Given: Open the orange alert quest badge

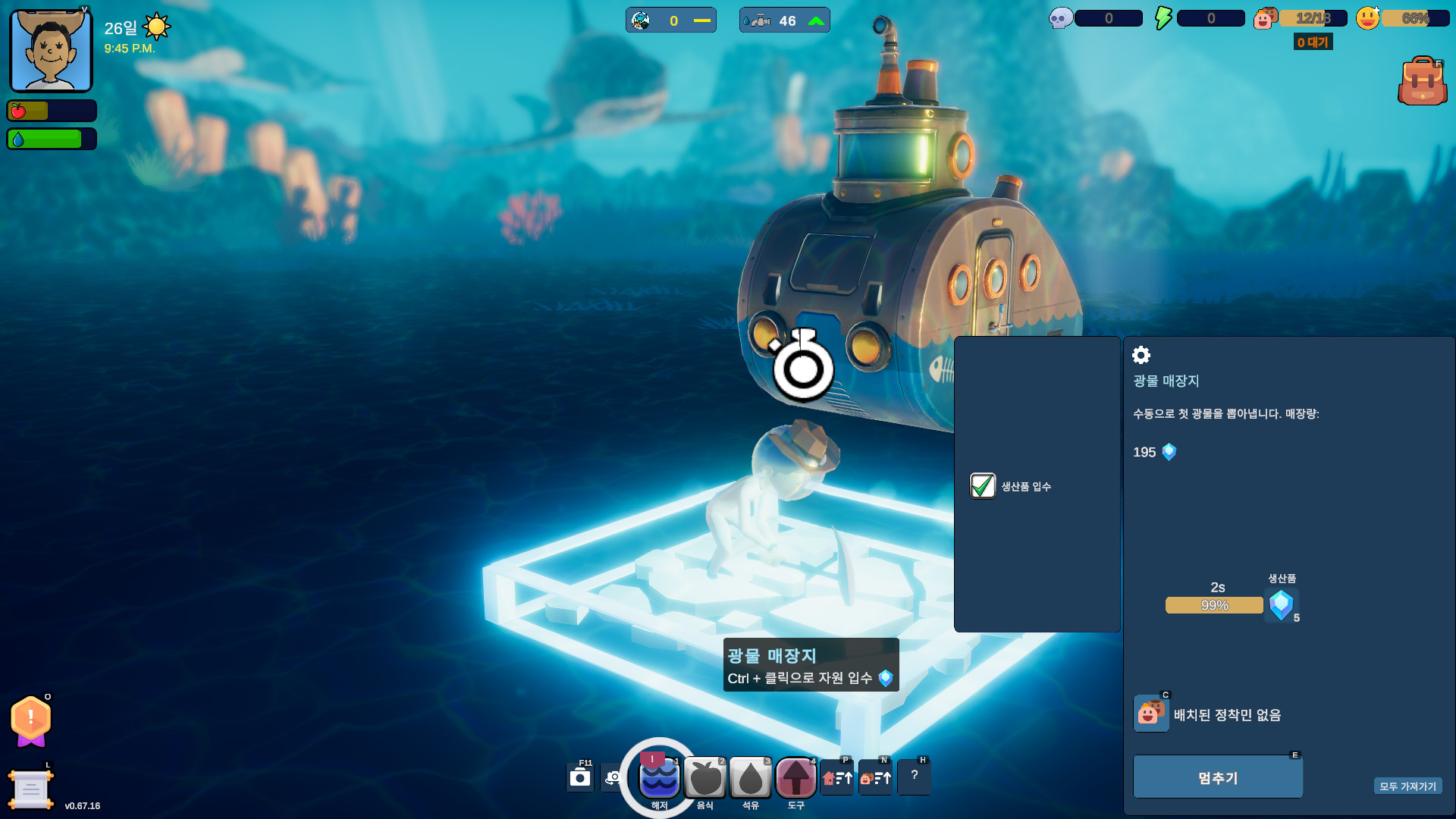Looking at the screenshot, I should tap(31, 719).
